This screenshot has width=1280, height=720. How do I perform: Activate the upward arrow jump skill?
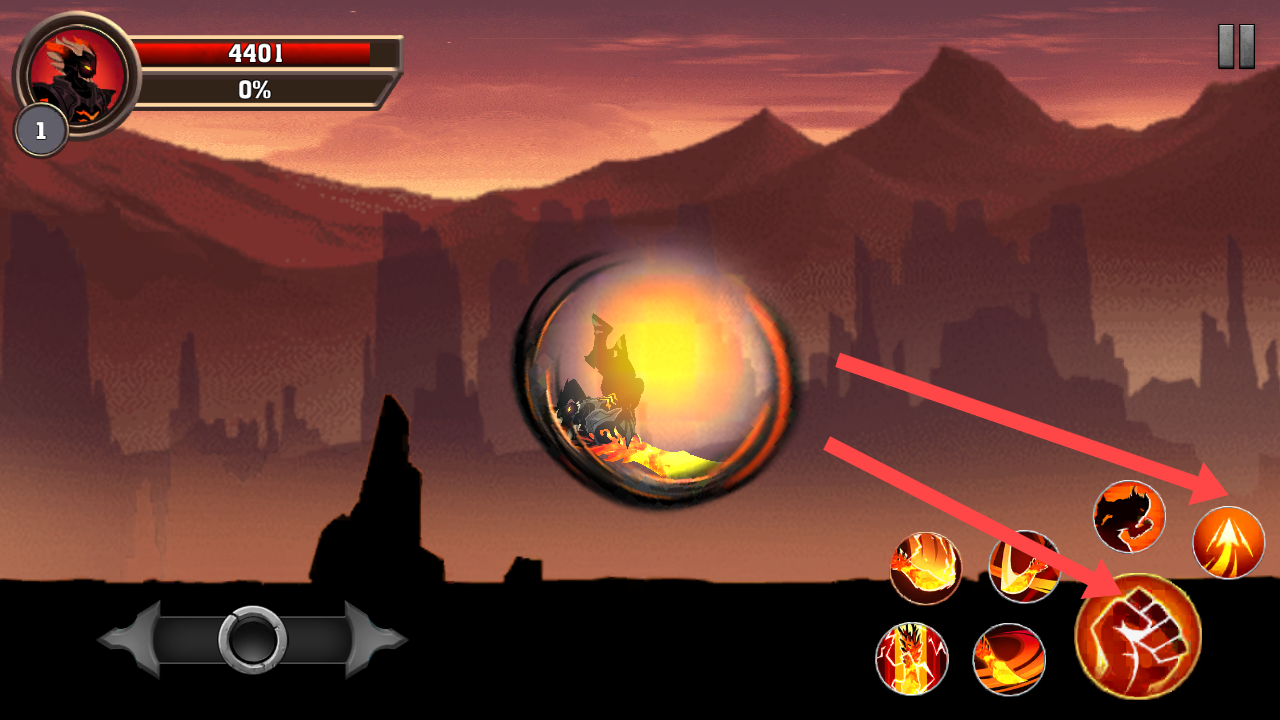1228,543
